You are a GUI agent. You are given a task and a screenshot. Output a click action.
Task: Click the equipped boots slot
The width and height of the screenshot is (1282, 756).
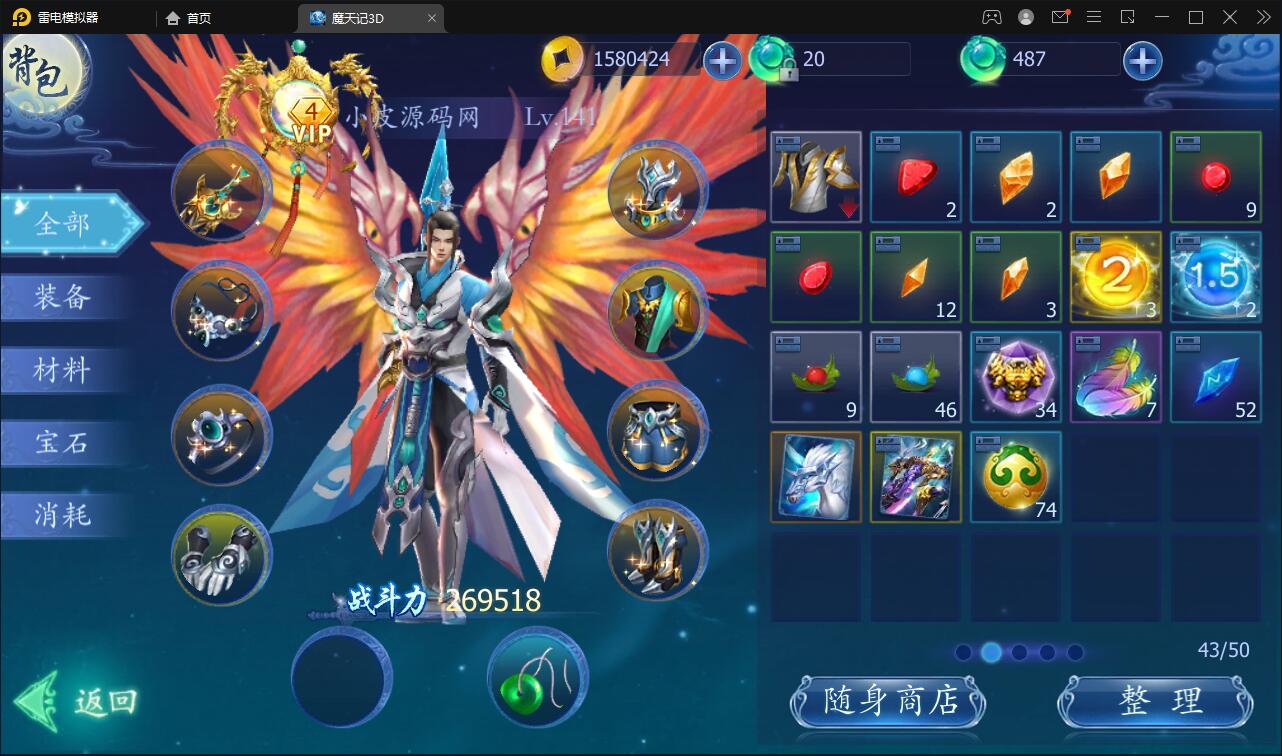coord(657,556)
